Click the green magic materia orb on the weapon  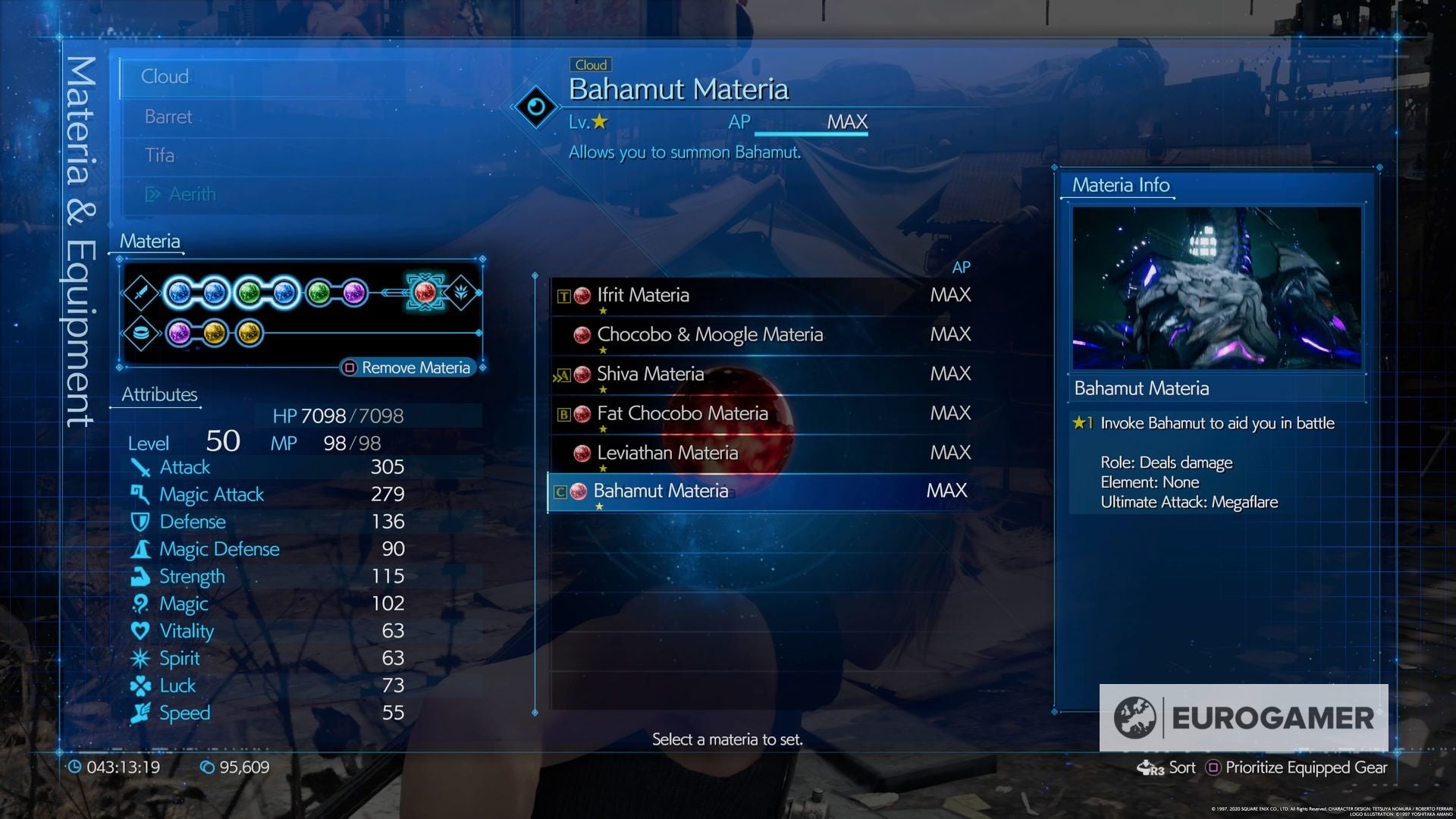pos(250,292)
